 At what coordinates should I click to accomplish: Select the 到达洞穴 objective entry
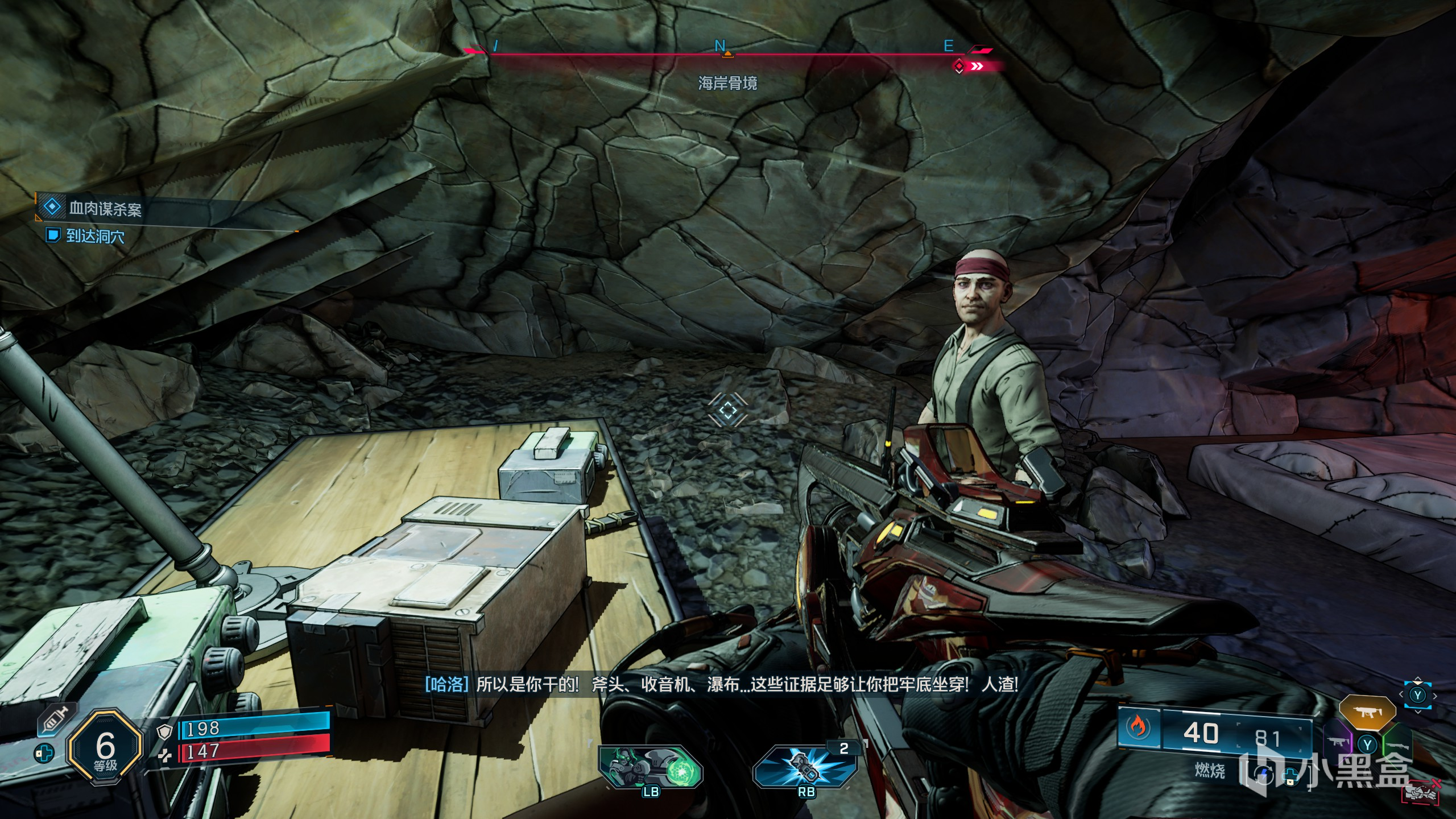point(94,235)
